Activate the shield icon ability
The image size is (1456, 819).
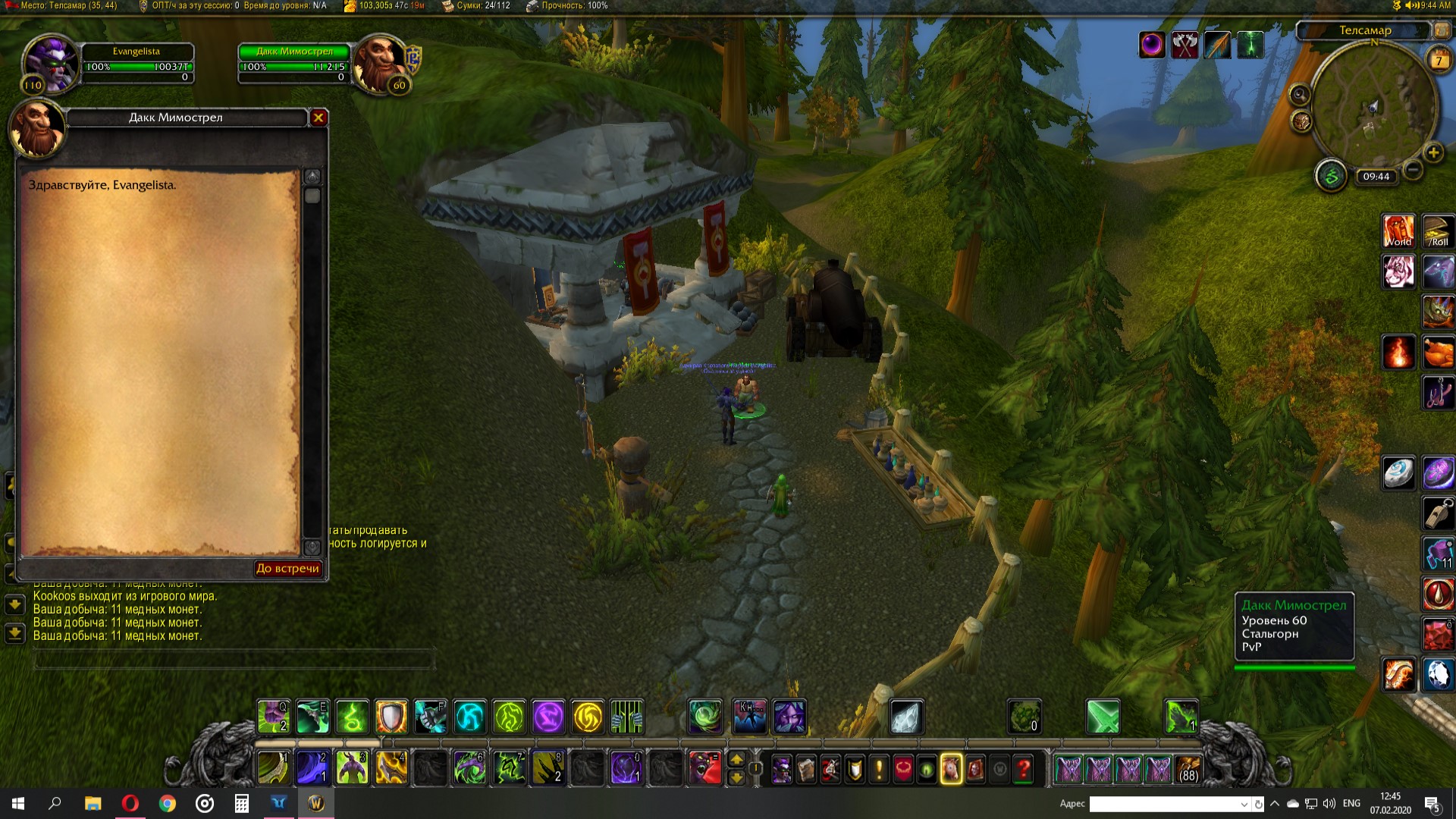[x=391, y=717]
